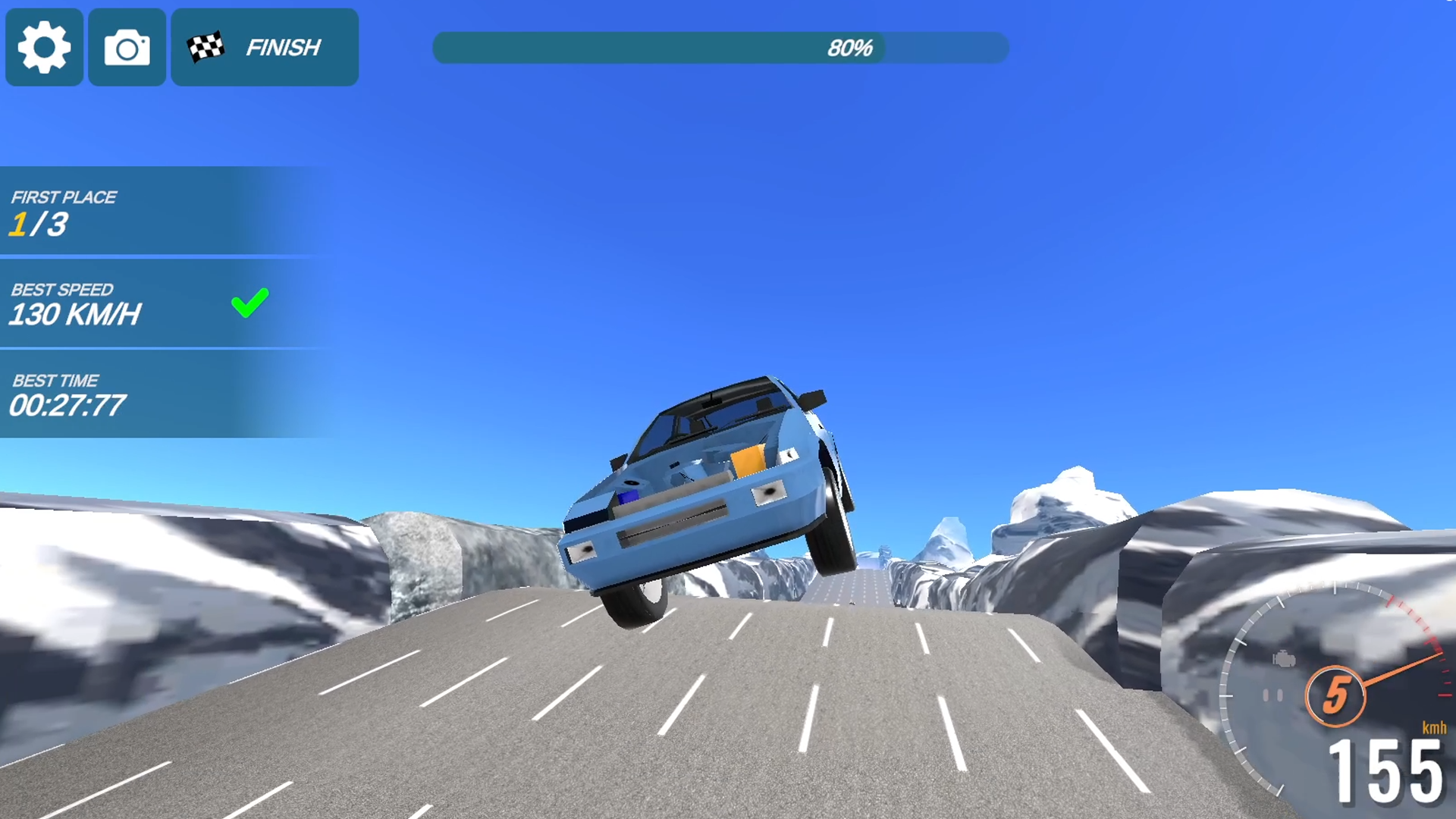Select the camera screenshot icon
1456x819 pixels.
126,48
